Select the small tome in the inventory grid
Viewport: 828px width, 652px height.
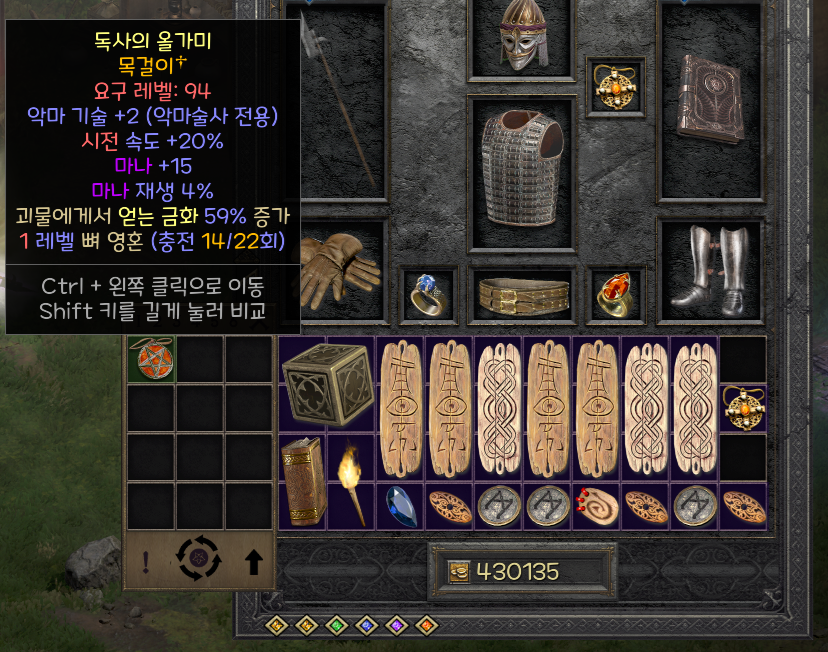(302, 481)
